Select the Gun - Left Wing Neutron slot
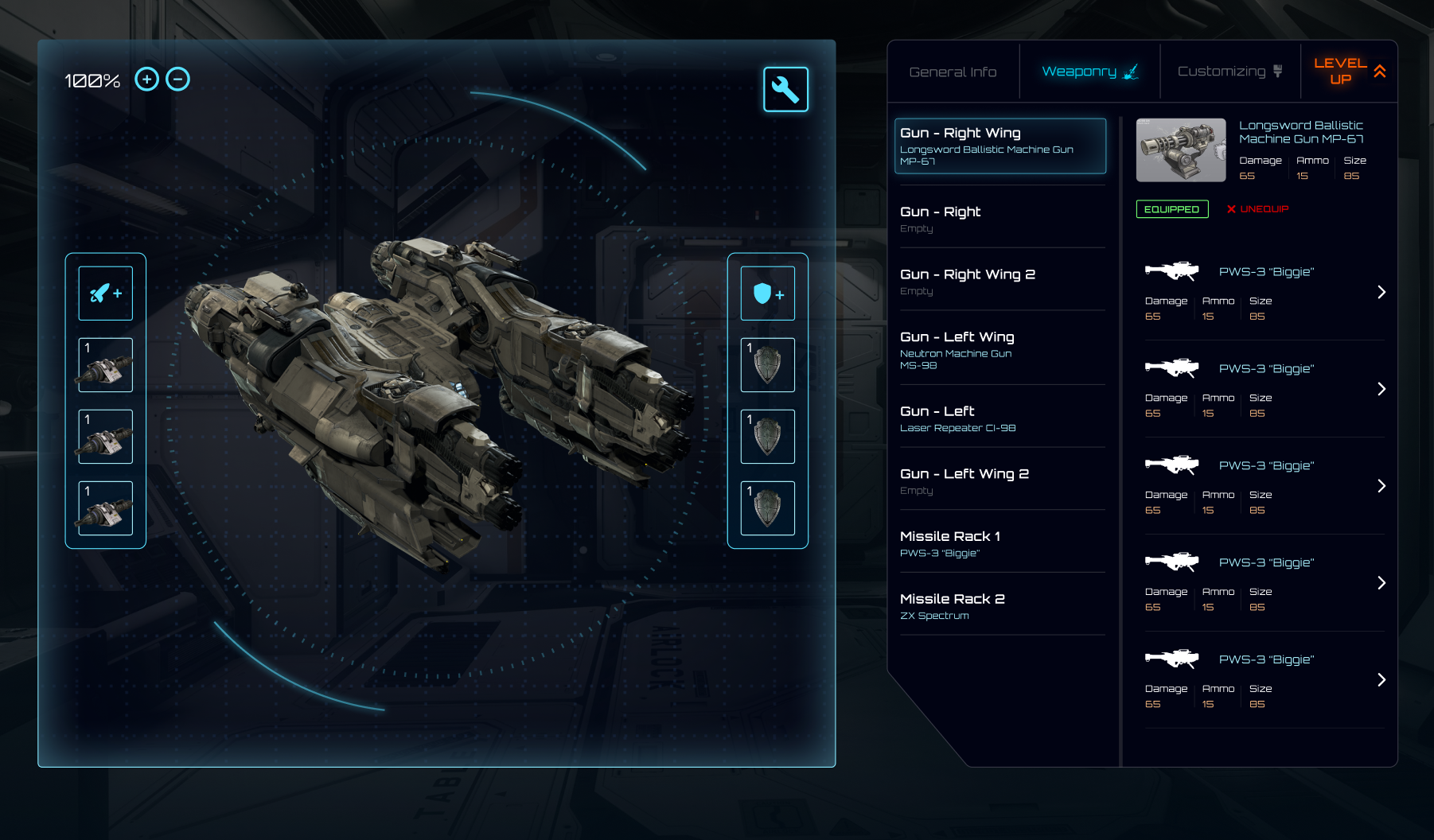1434x840 pixels. point(1000,350)
